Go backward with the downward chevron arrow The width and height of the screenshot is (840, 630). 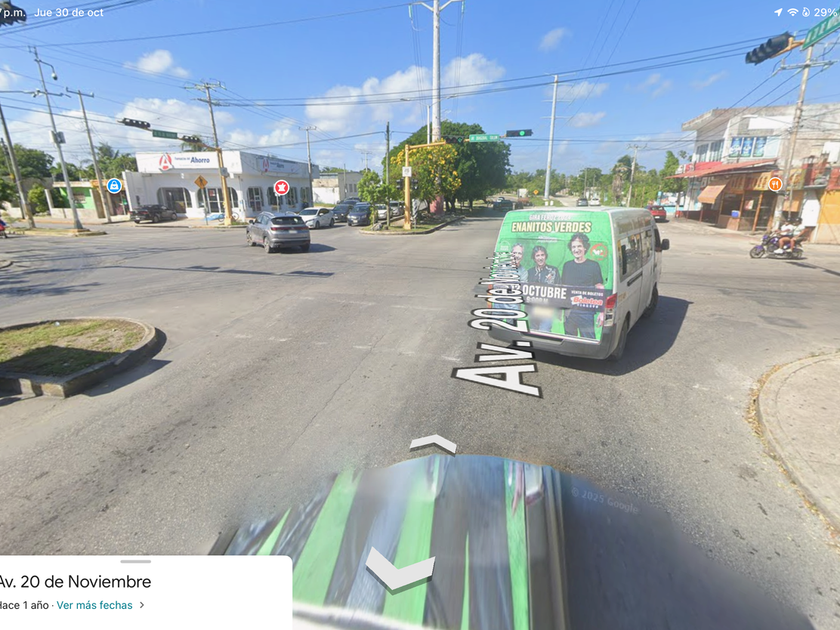point(399,570)
